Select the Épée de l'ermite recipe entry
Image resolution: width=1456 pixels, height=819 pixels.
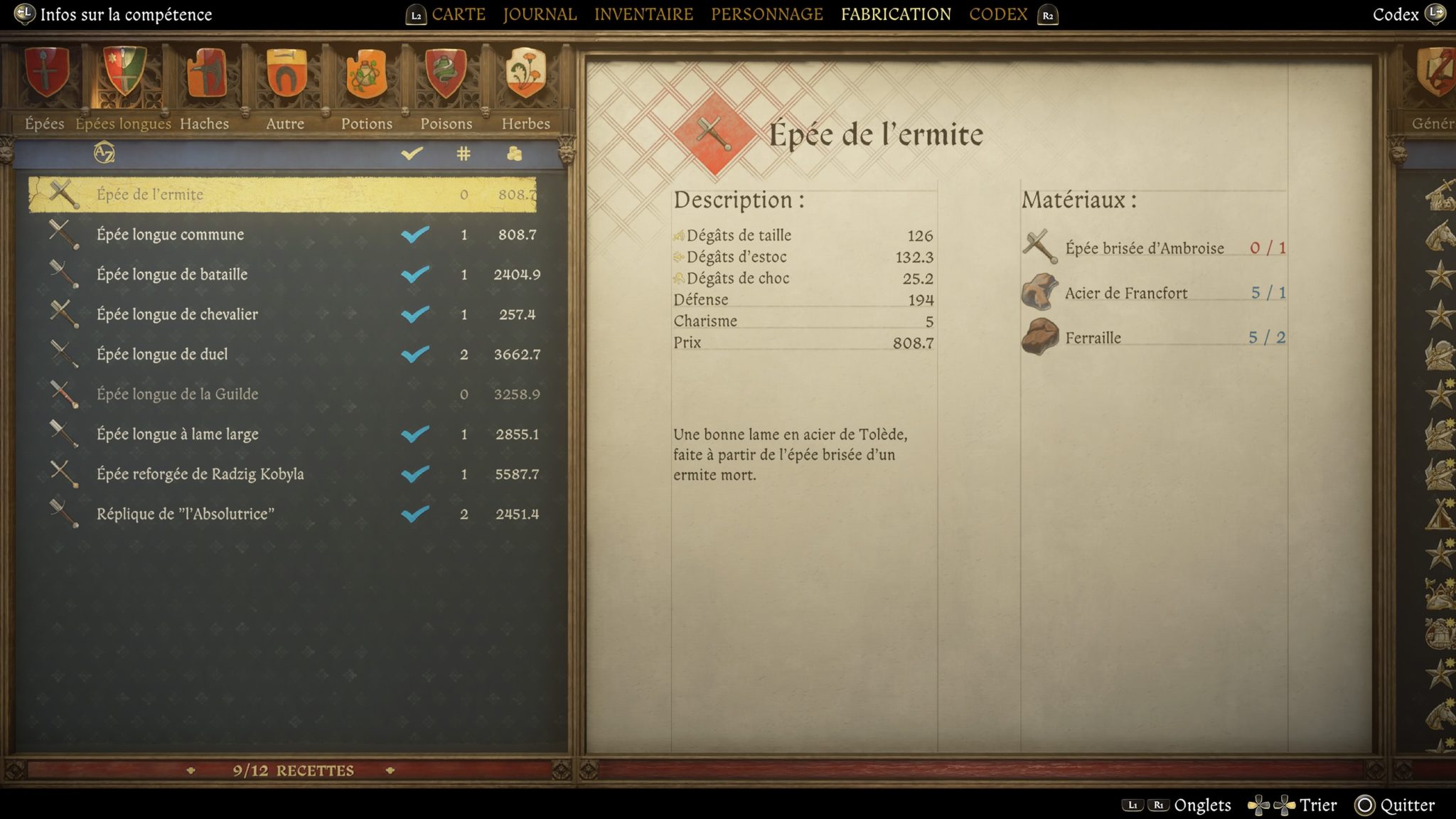coord(284,193)
